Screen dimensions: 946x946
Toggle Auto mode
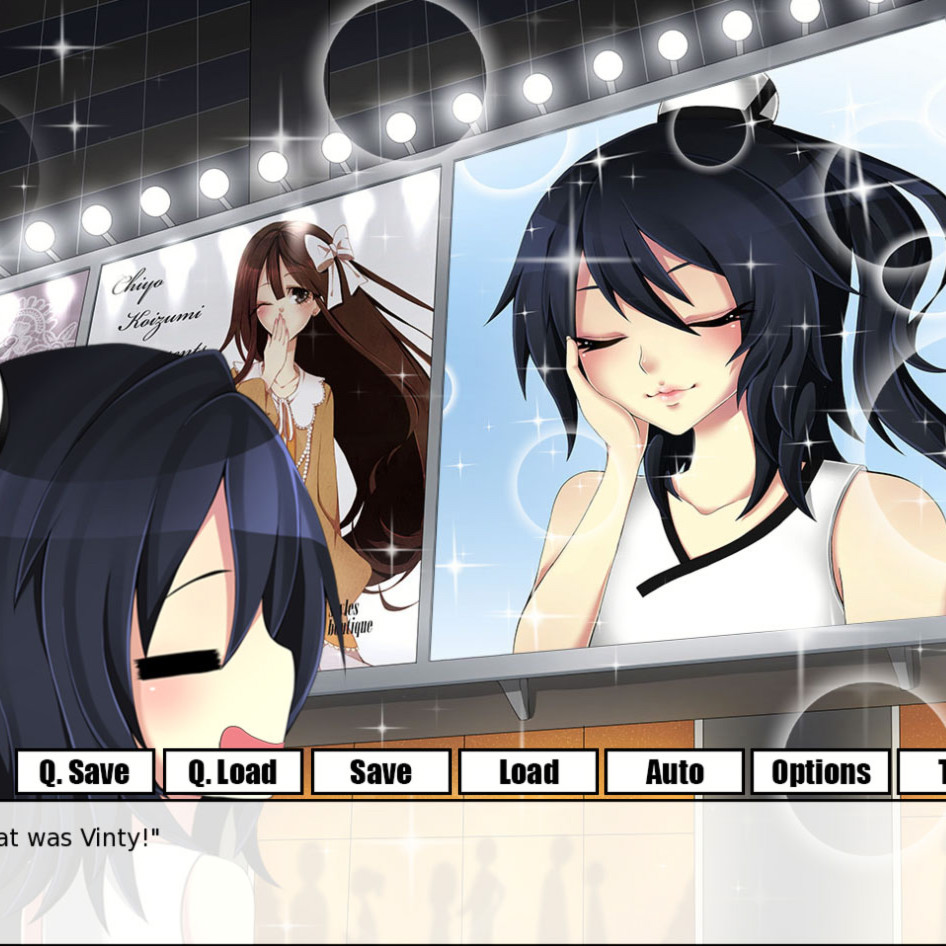click(x=674, y=772)
